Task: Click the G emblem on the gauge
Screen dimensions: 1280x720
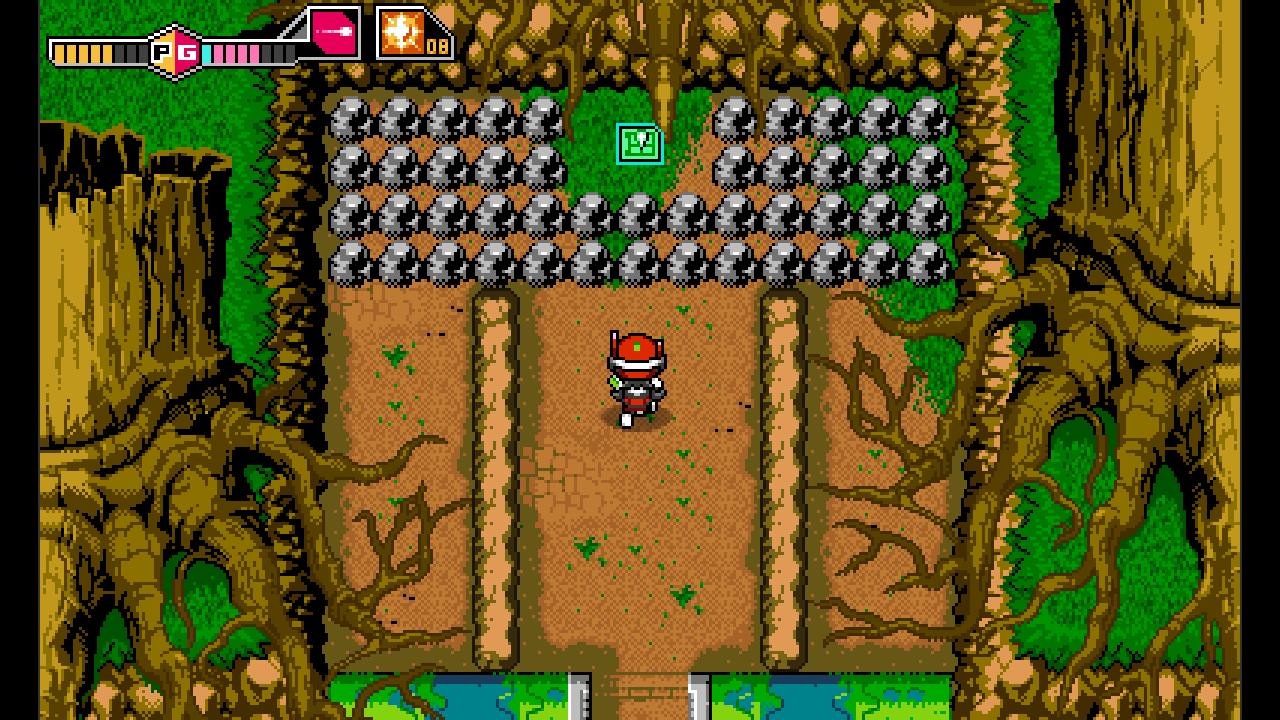Action: pyautogui.click(x=188, y=51)
